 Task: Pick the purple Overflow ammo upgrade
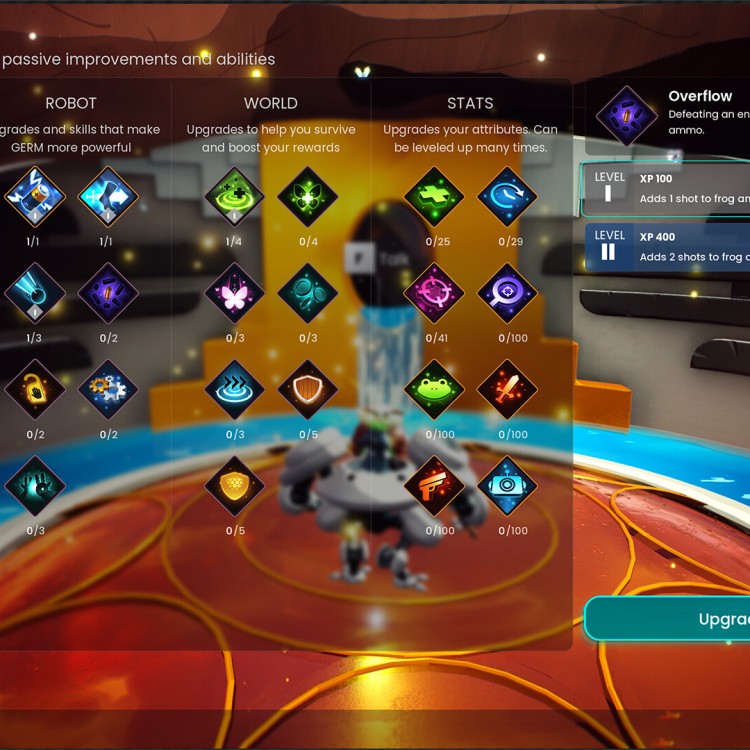108,293
